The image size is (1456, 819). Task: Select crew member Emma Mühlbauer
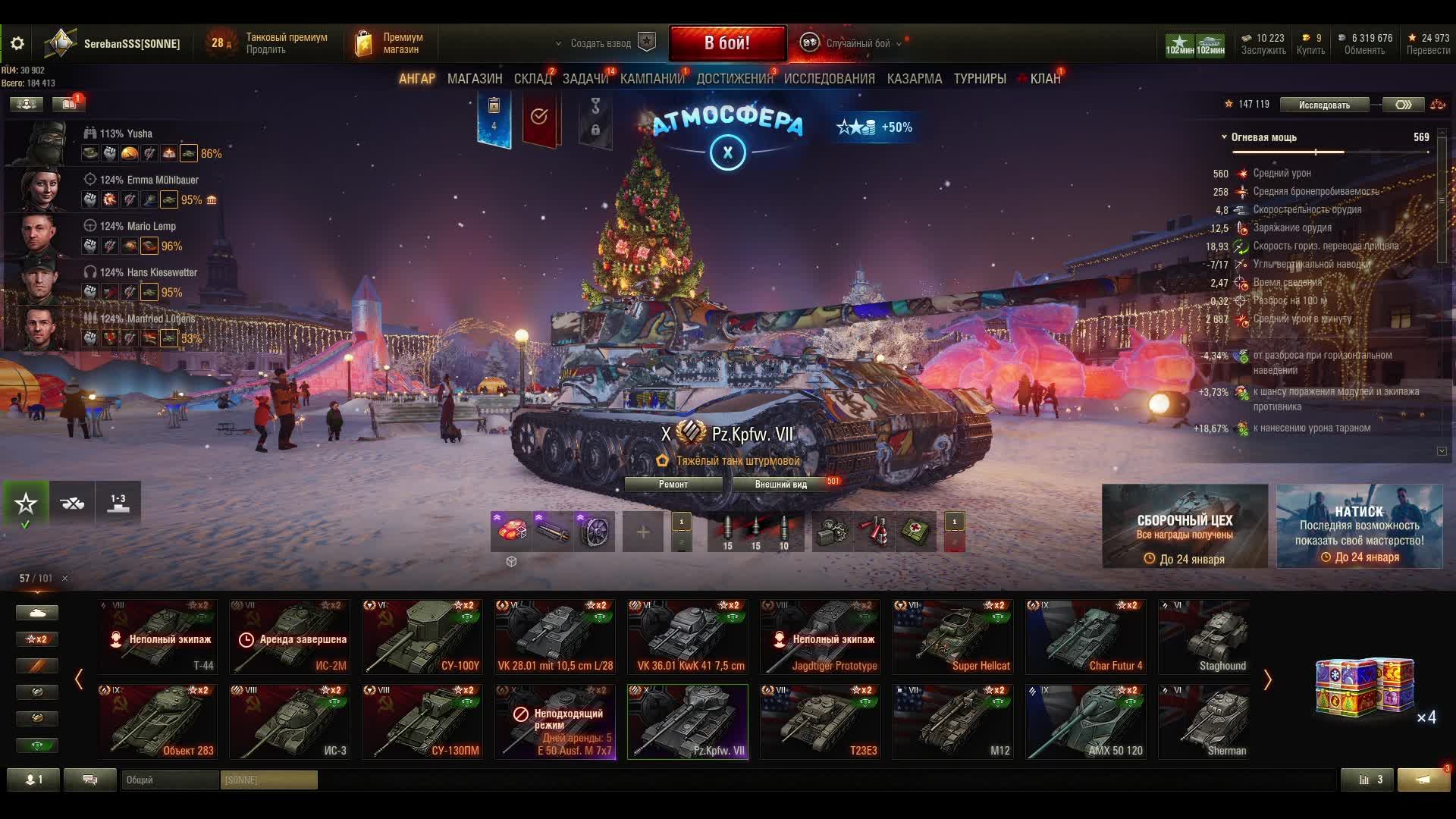[x=149, y=180]
